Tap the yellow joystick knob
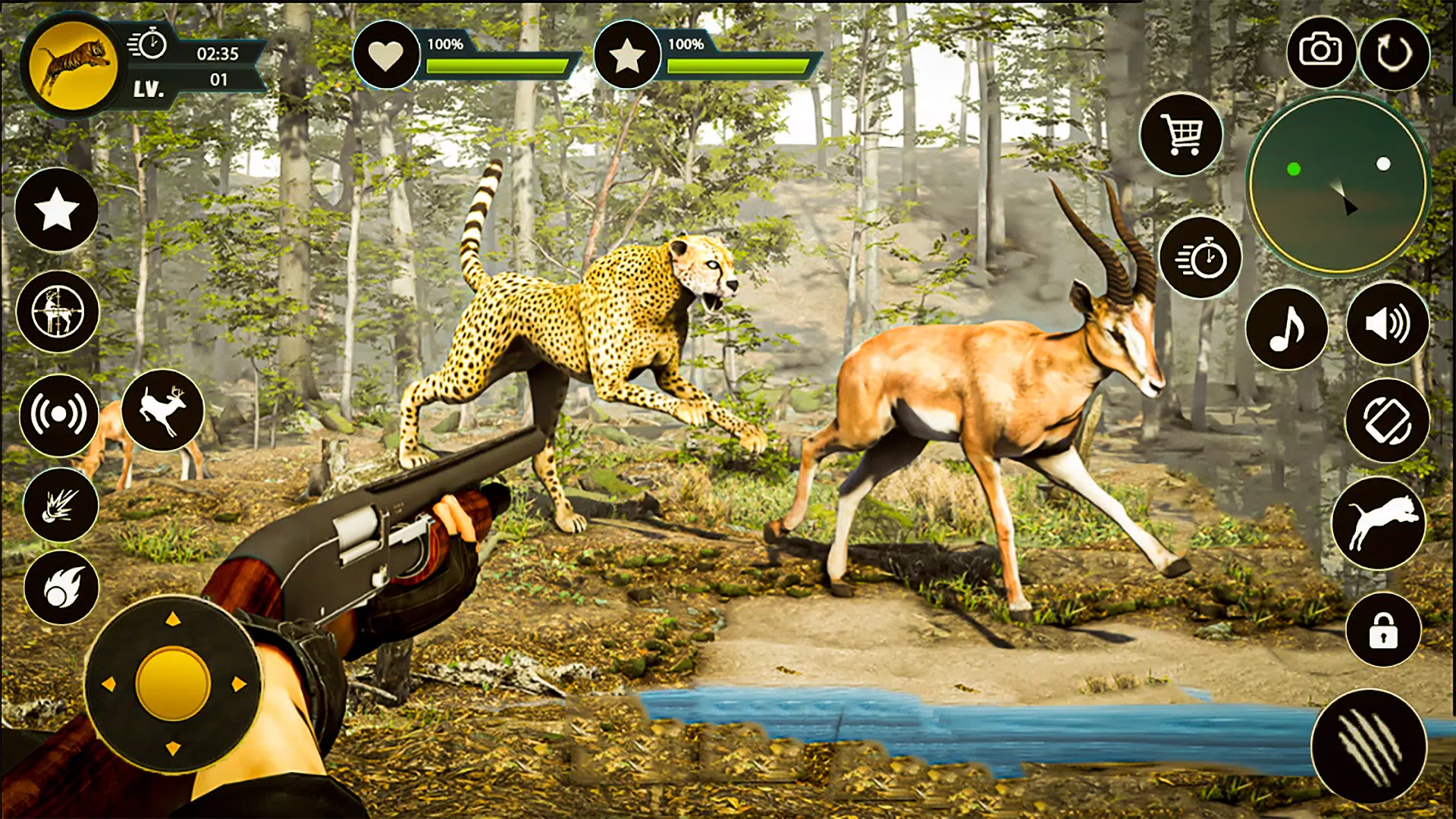1456x819 pixels. [173, 684]
